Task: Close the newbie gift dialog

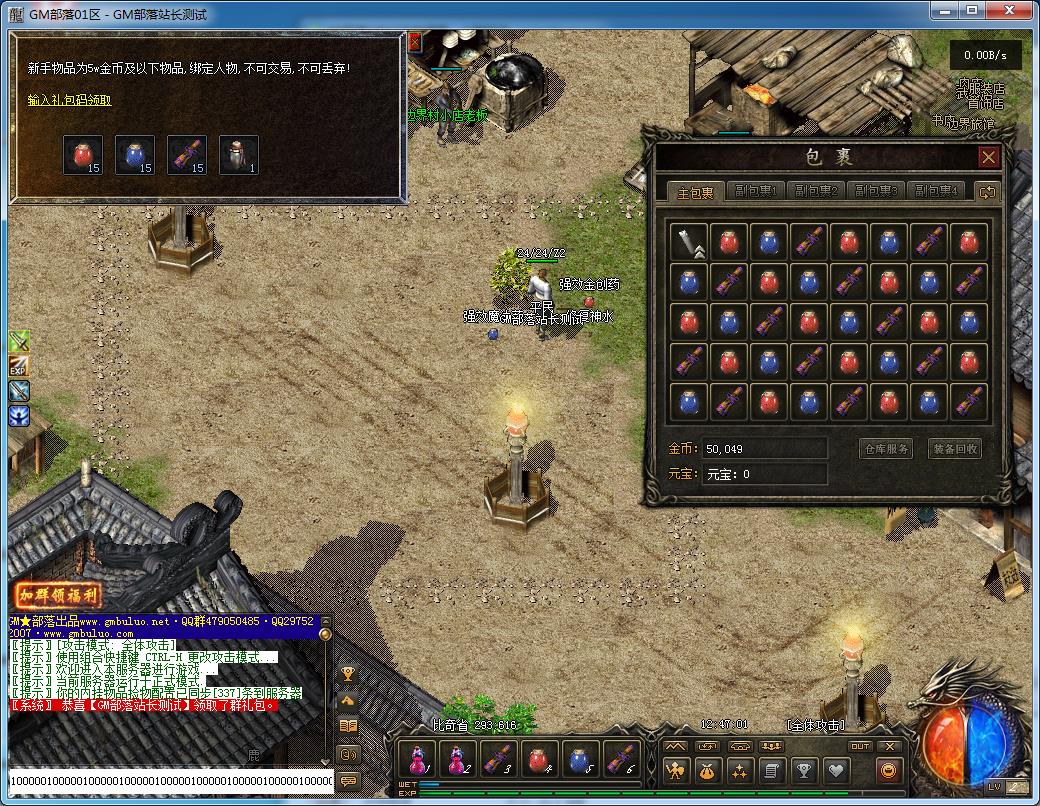Action: pyautogui.click(x=415, y=41)
